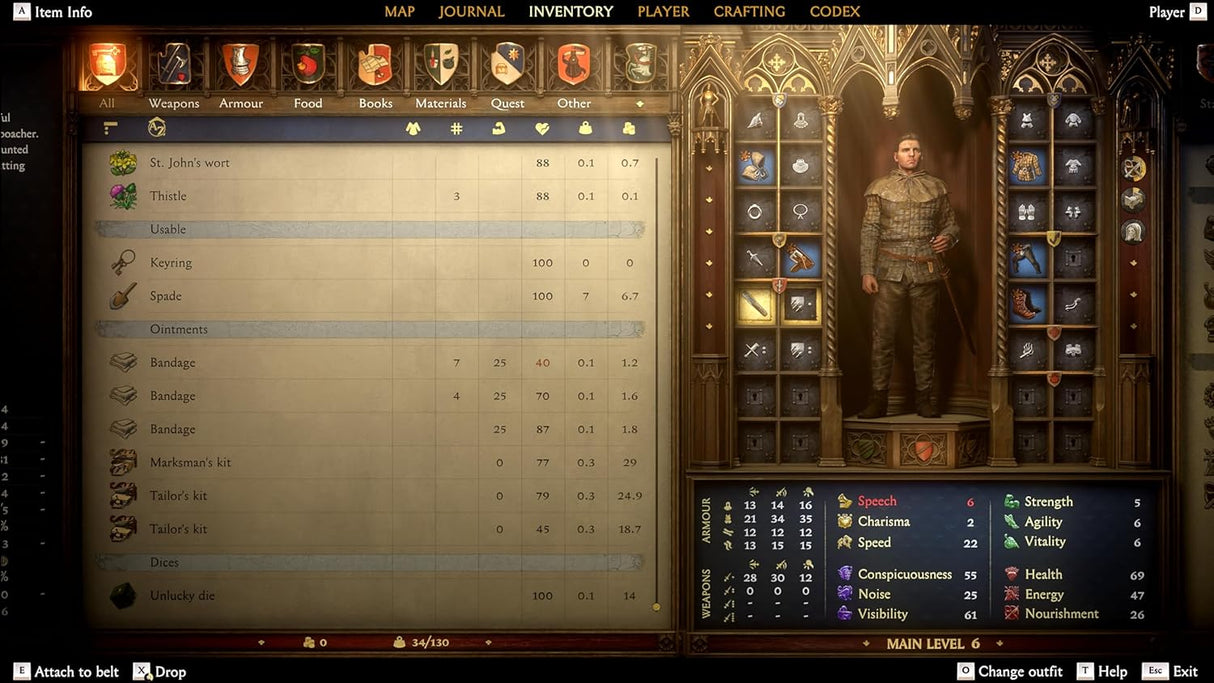
Task: Open the Player stats tab
Action: click(x=663, y=12)
